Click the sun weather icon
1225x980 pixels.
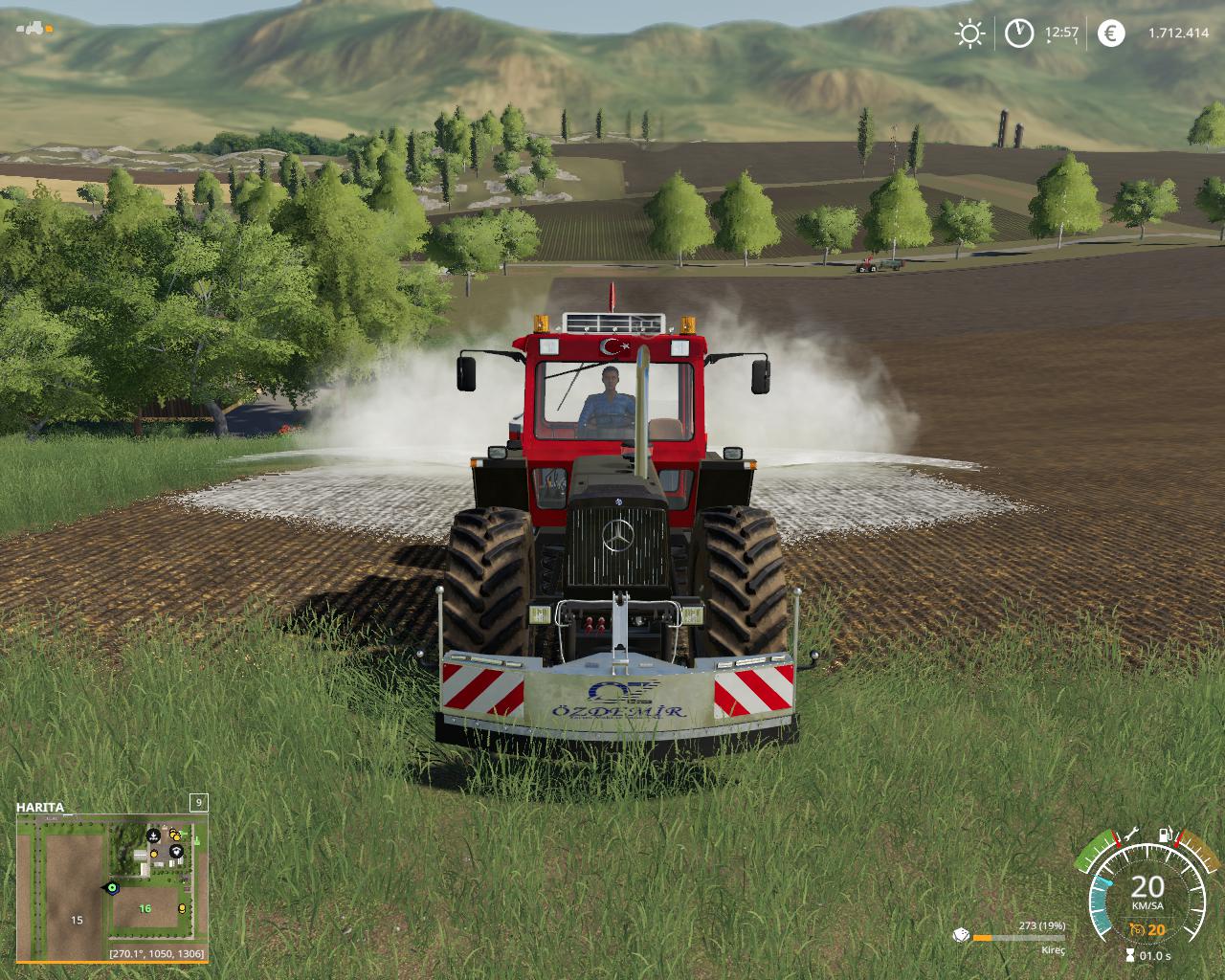coord(969,33)
